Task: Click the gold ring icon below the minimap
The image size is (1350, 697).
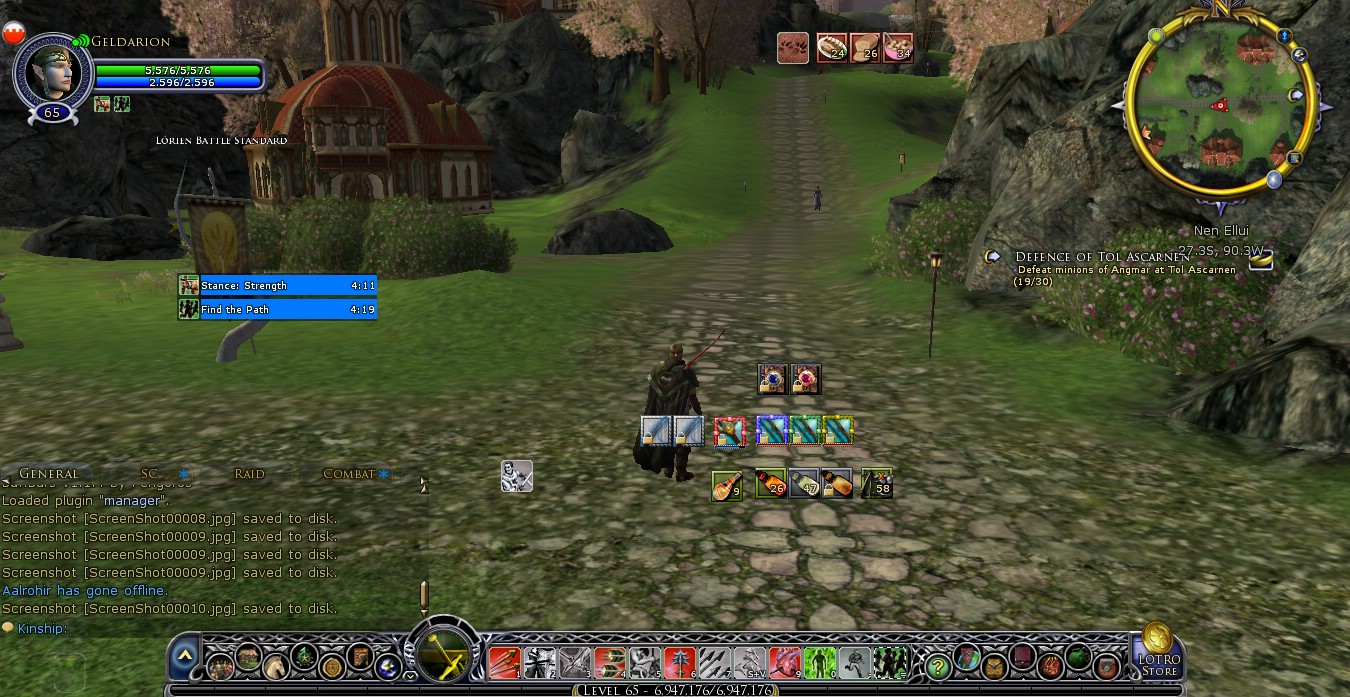Action: [1261, 260]
